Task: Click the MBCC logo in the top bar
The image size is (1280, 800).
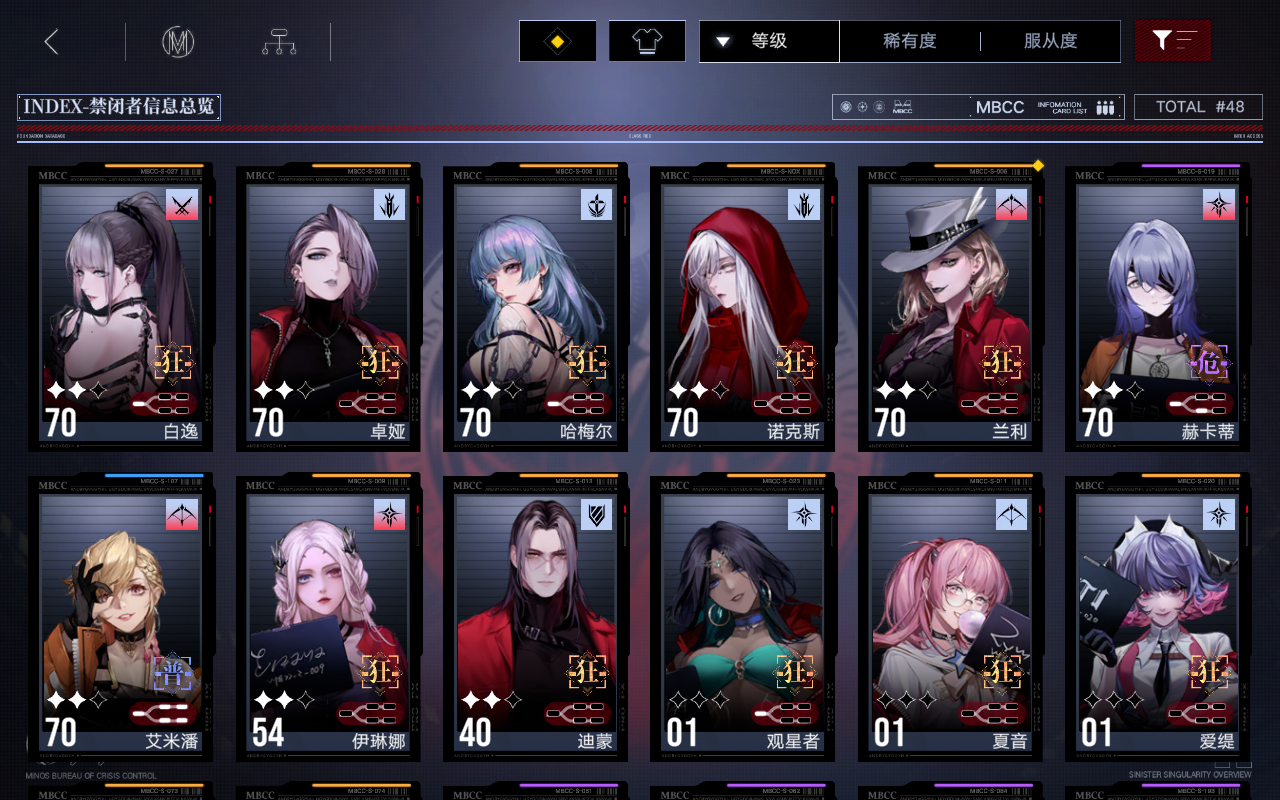Action: click(177, 41)
